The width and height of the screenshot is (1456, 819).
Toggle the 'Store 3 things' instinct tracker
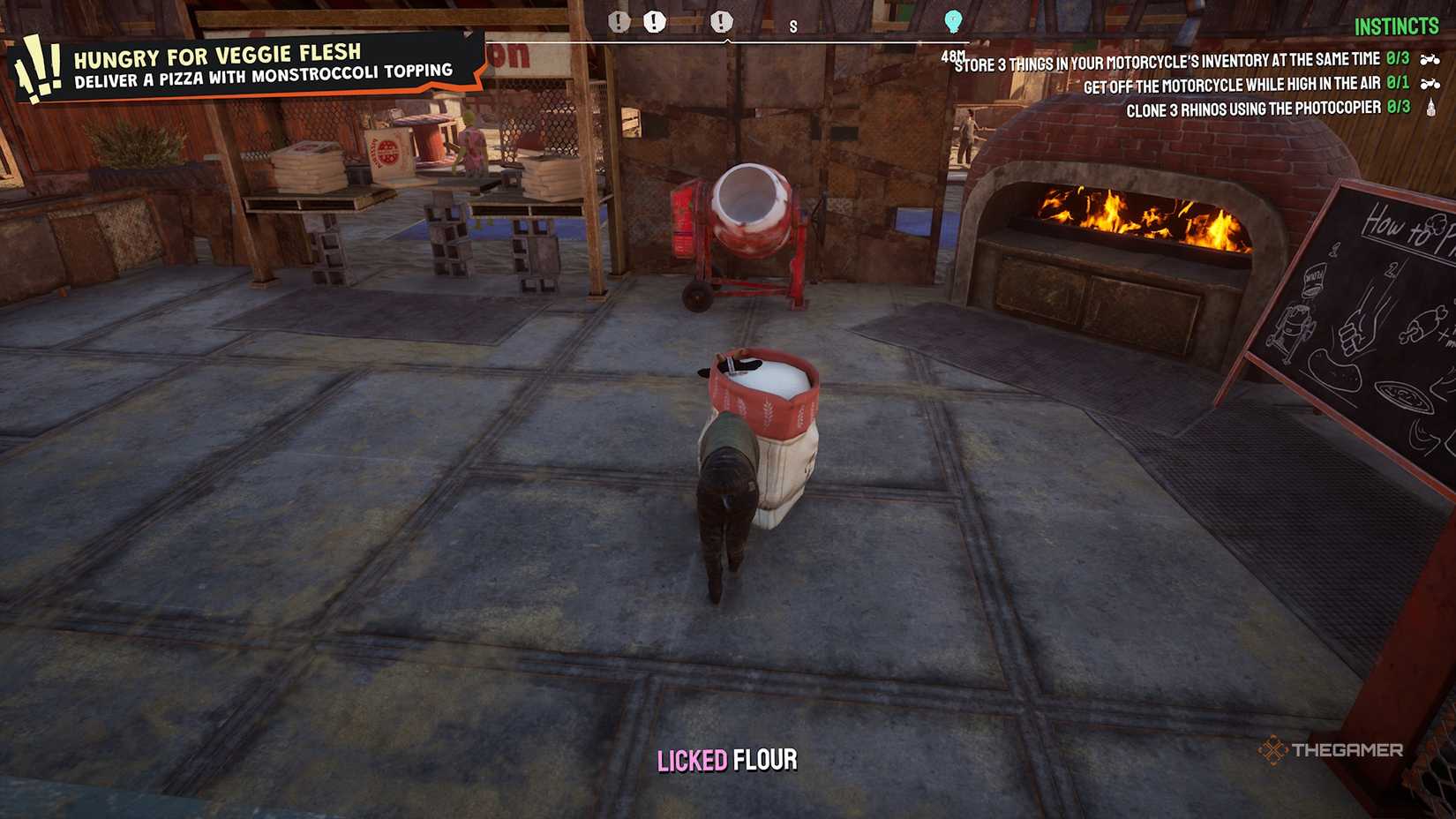(1165, 57)
